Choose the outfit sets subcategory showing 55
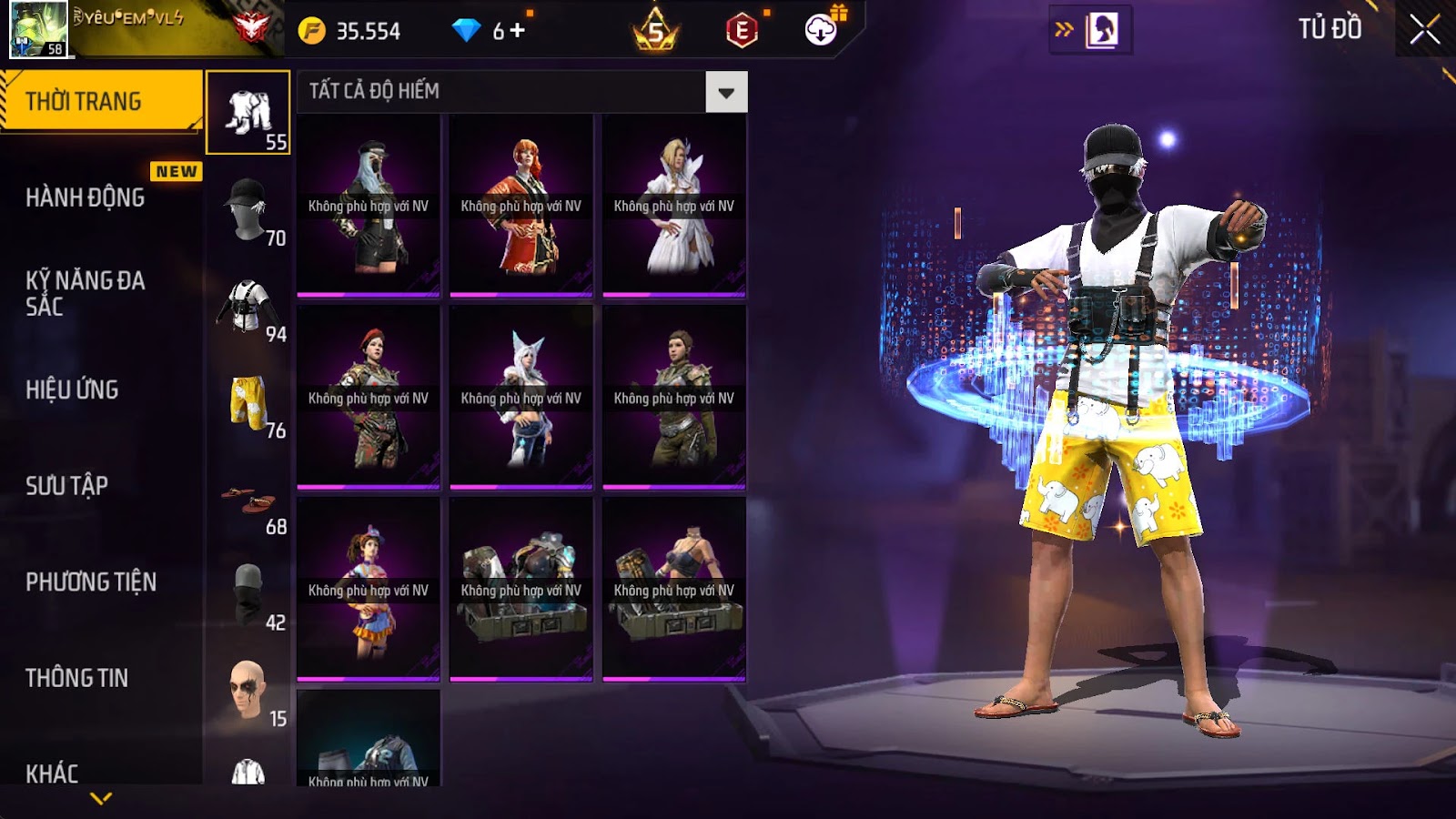Screen dimensions: 1456x819 (248, 113)
